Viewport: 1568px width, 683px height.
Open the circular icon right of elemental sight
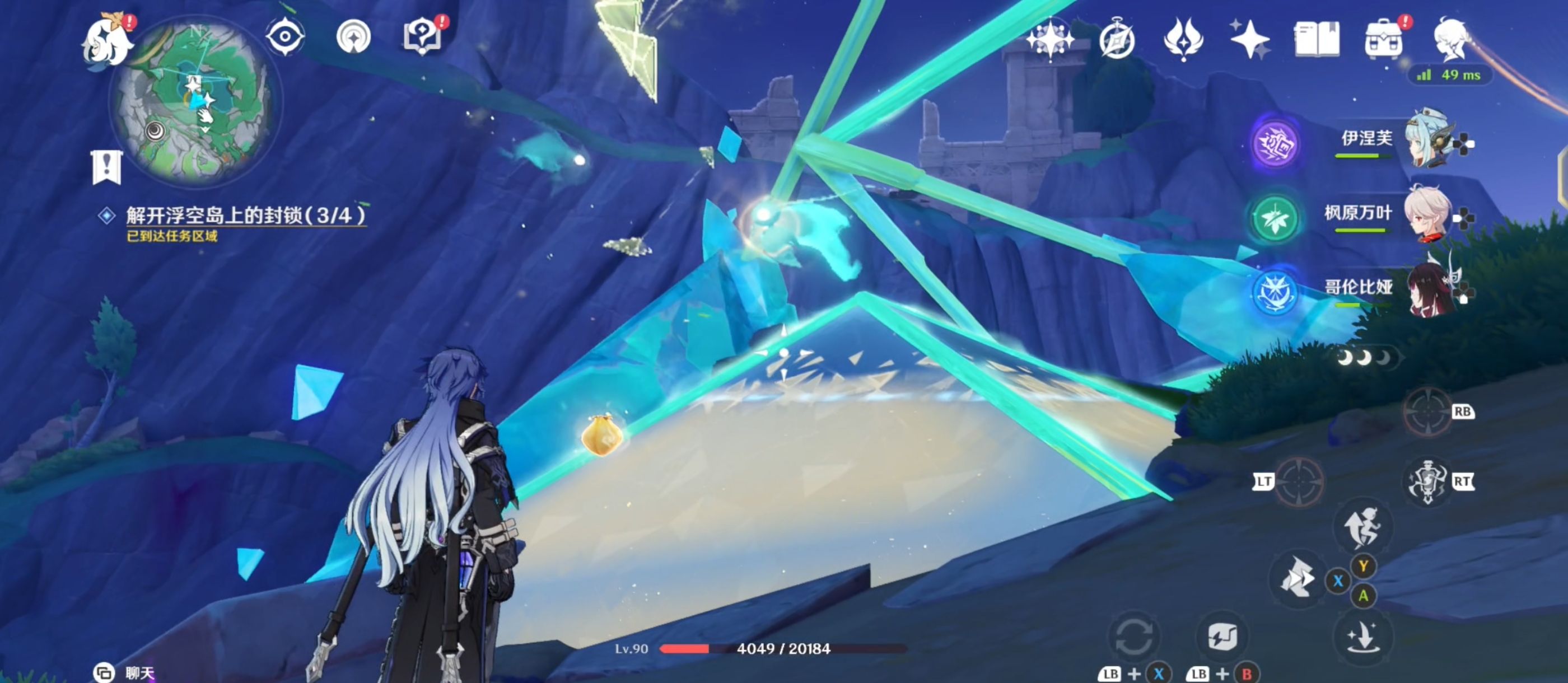coord(354,36)
